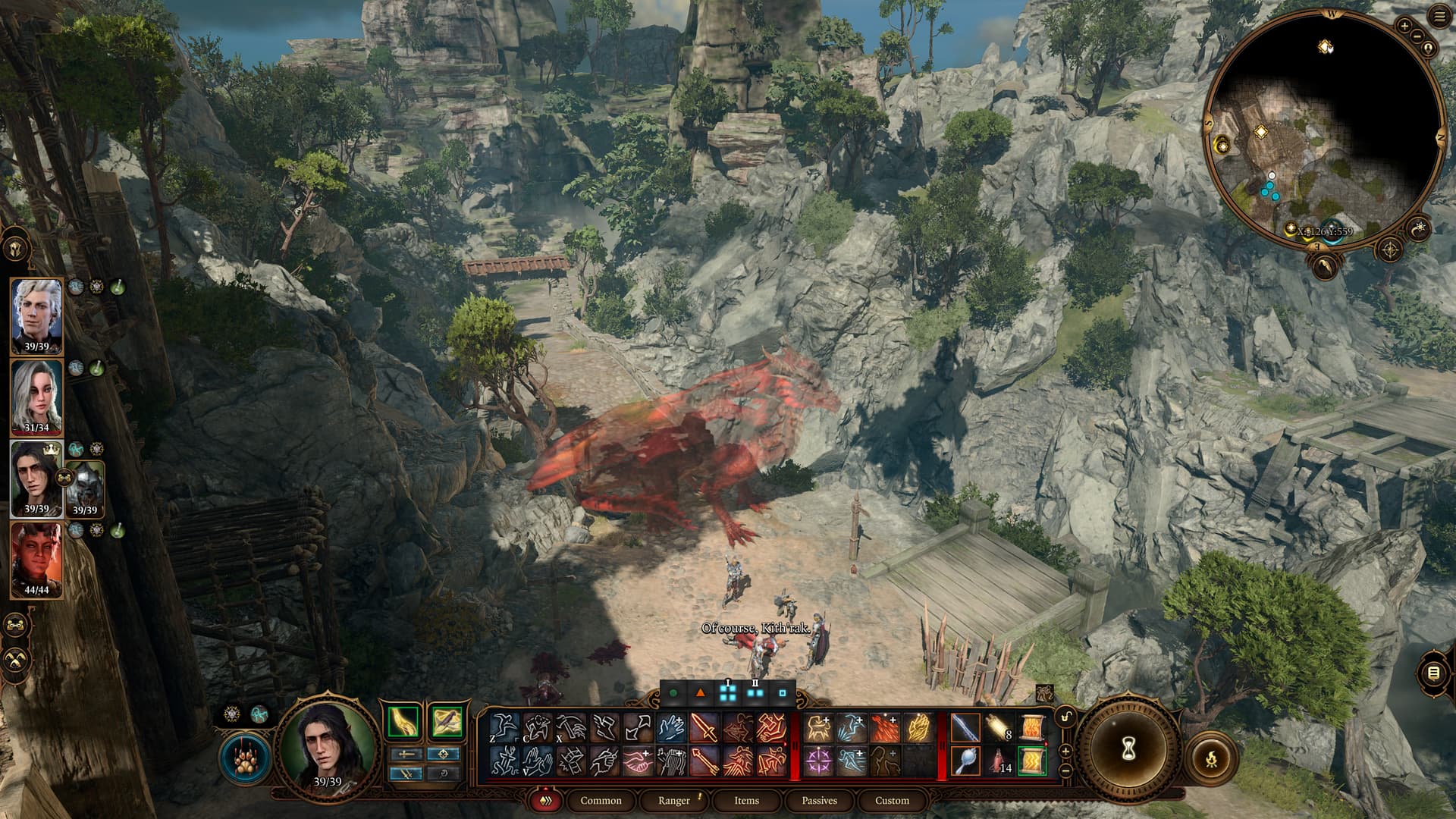
Task: Toggle group mode button under portraits
Action: point(15,625)
